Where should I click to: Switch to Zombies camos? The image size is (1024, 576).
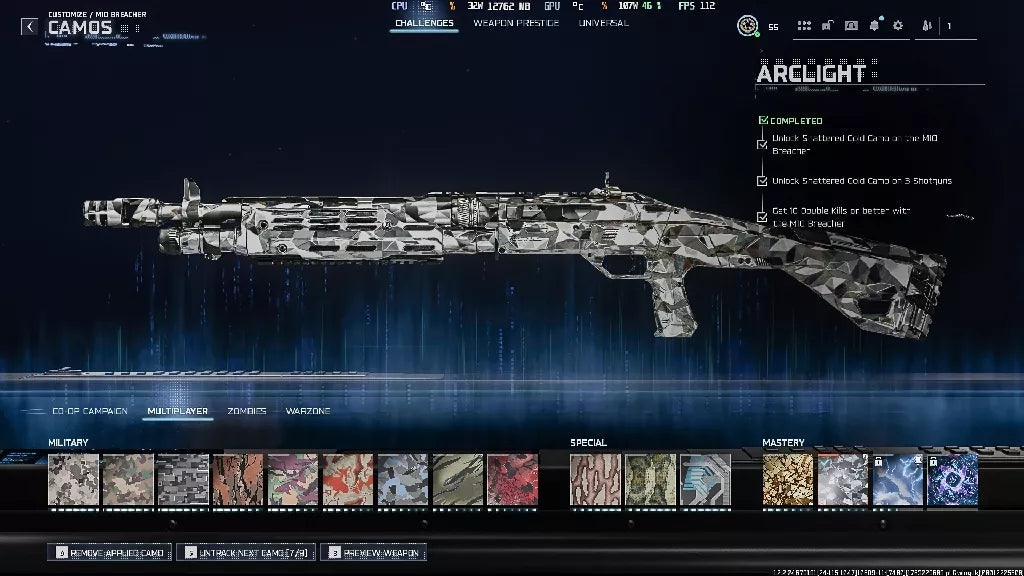tap(246, 411)
